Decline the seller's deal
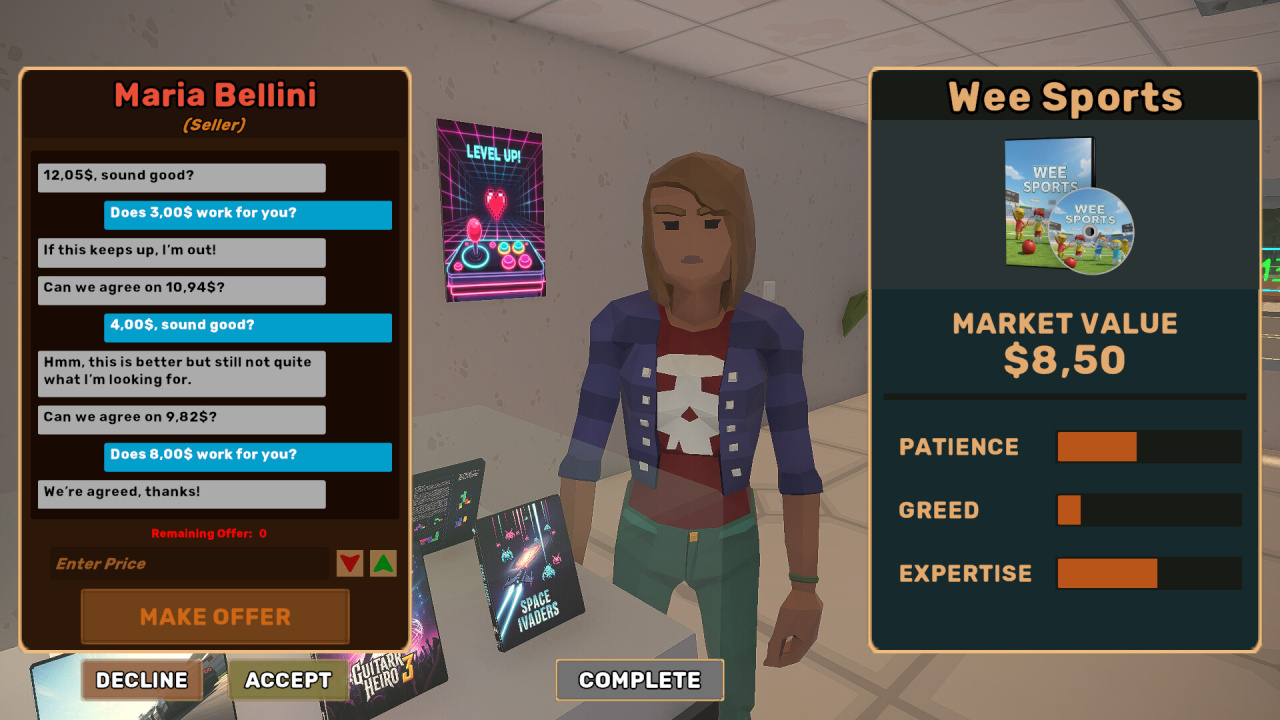This screenshot has width=1280, height=720. click(142, 680)
